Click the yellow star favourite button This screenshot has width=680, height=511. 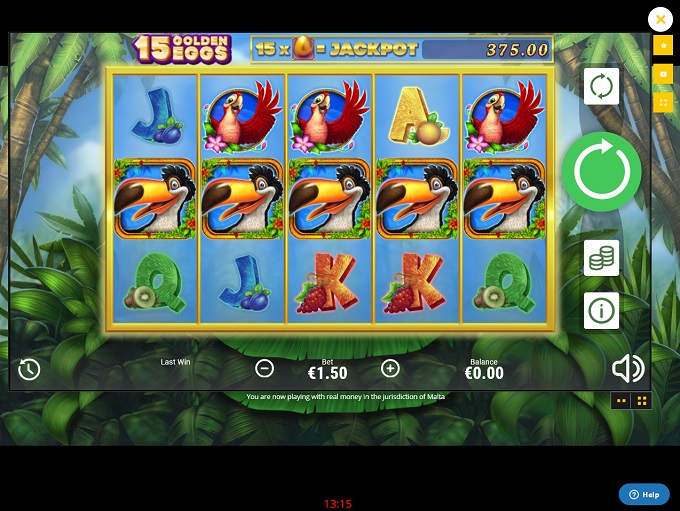click(662, 46)
